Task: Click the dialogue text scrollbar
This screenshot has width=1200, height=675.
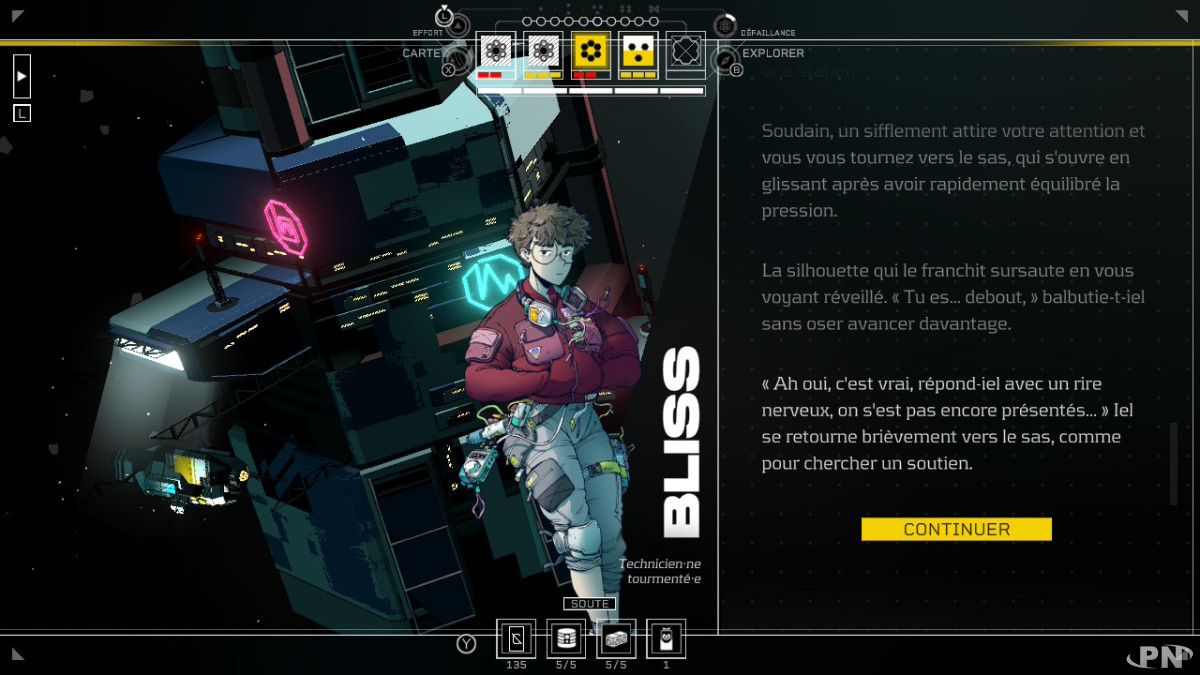Action: pos(1174,463)
